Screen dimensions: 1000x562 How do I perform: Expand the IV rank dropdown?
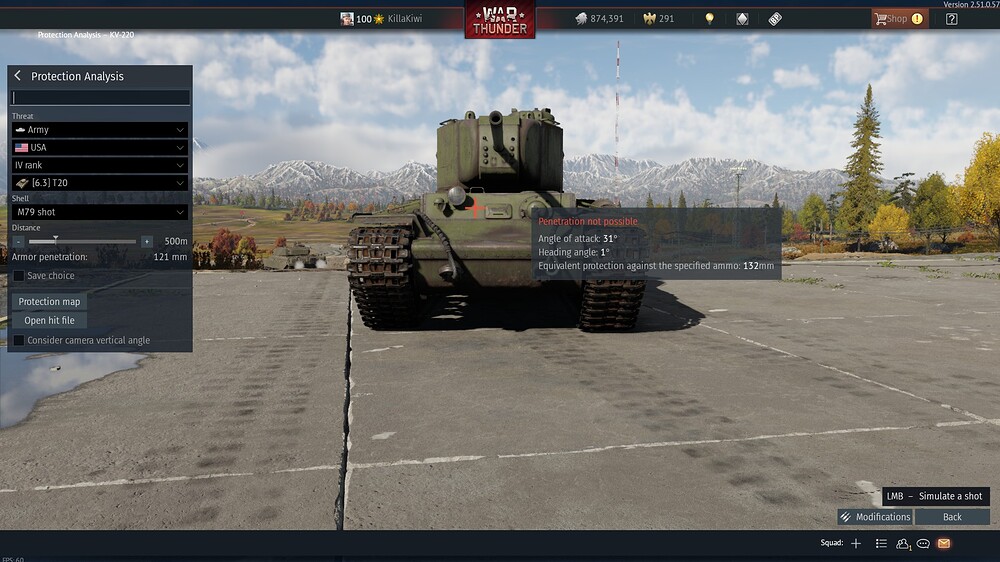click(100, 165)
